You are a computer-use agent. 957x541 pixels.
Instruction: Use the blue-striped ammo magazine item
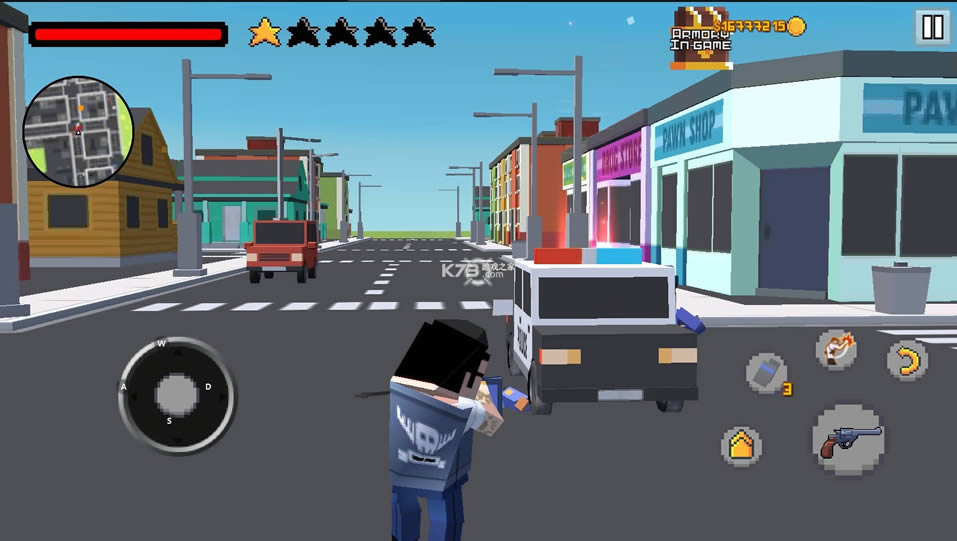click(x=766, y=373)
